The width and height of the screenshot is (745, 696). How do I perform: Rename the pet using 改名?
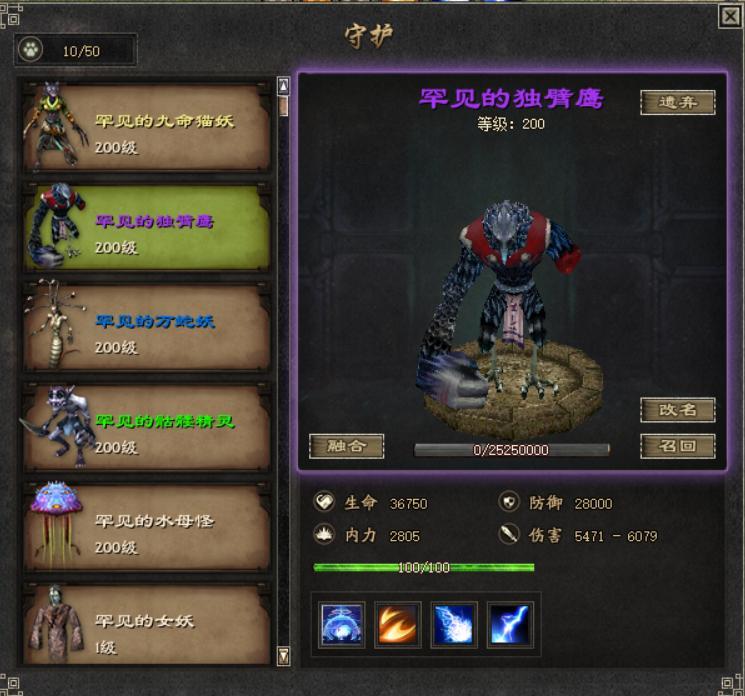point(678,410)
